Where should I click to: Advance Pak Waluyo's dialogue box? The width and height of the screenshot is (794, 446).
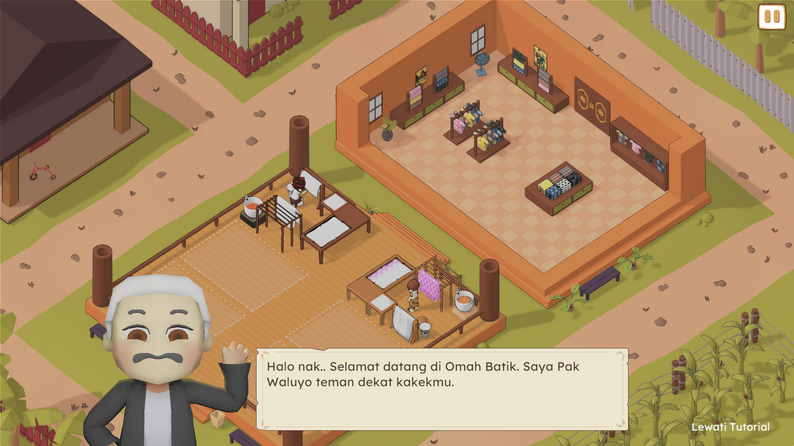[441, 388]
